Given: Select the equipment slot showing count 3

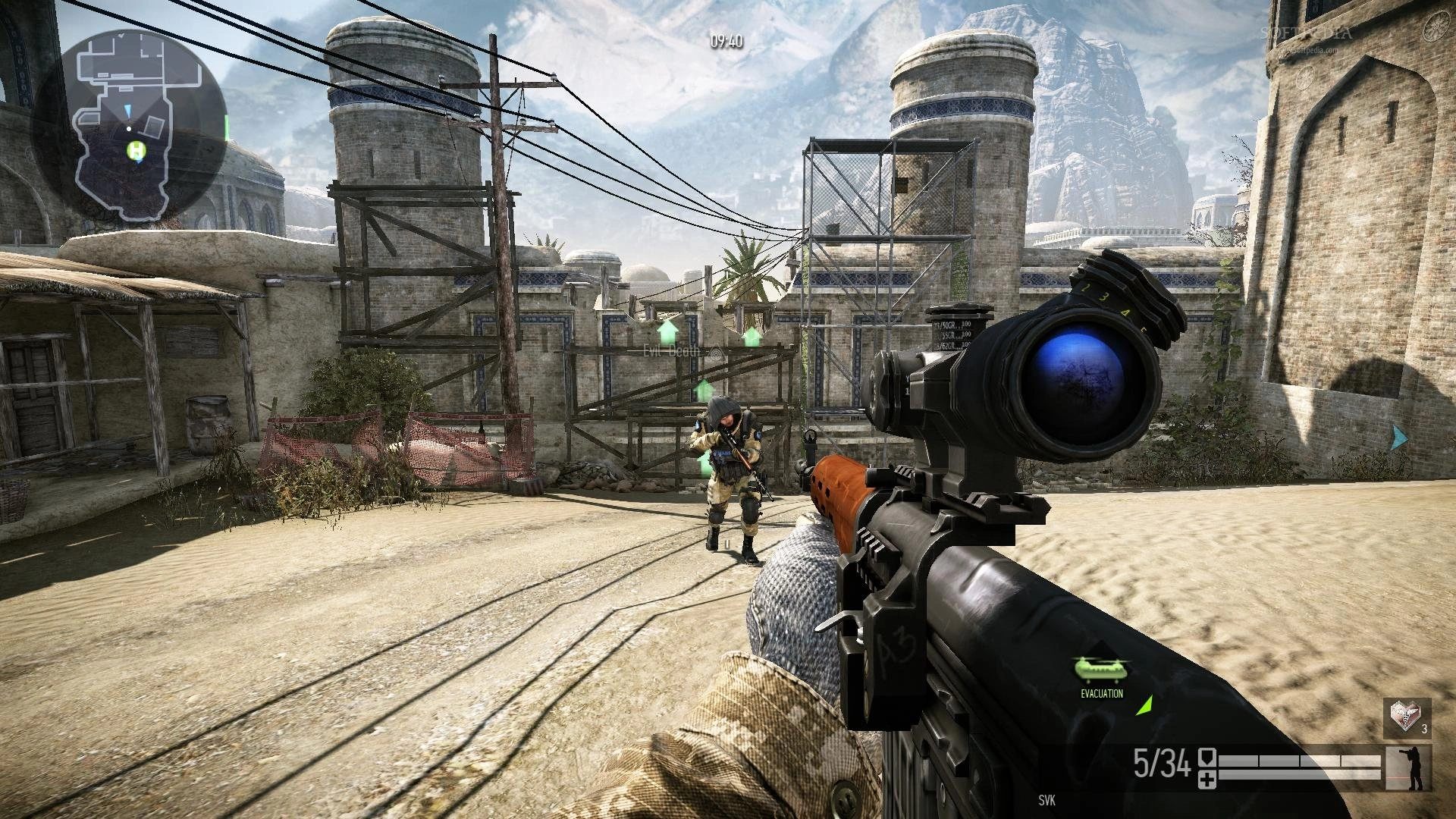Looking at the screenshot, I should pos(1407,717).
